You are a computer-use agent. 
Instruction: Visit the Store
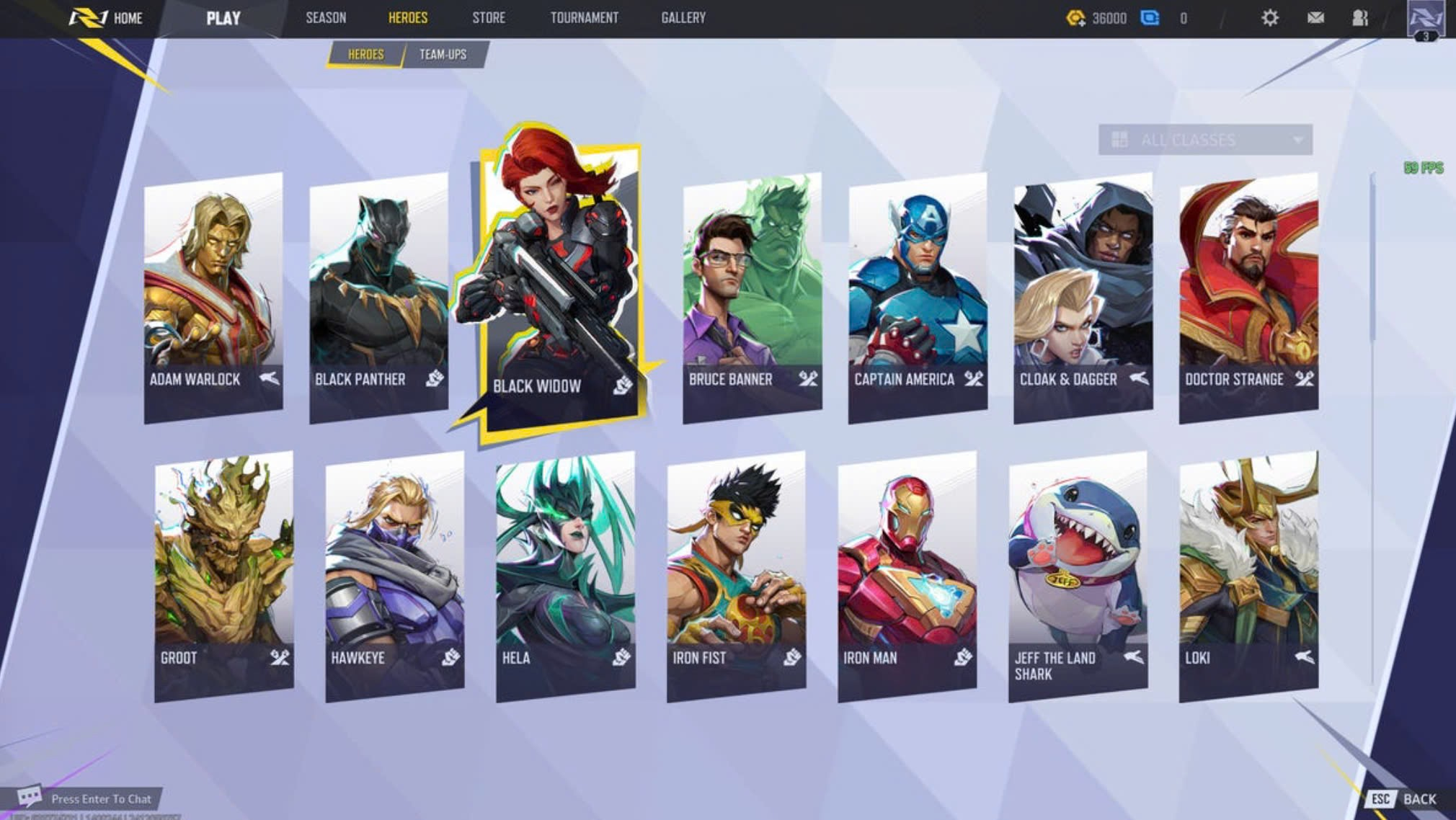[x=489, y=18]
